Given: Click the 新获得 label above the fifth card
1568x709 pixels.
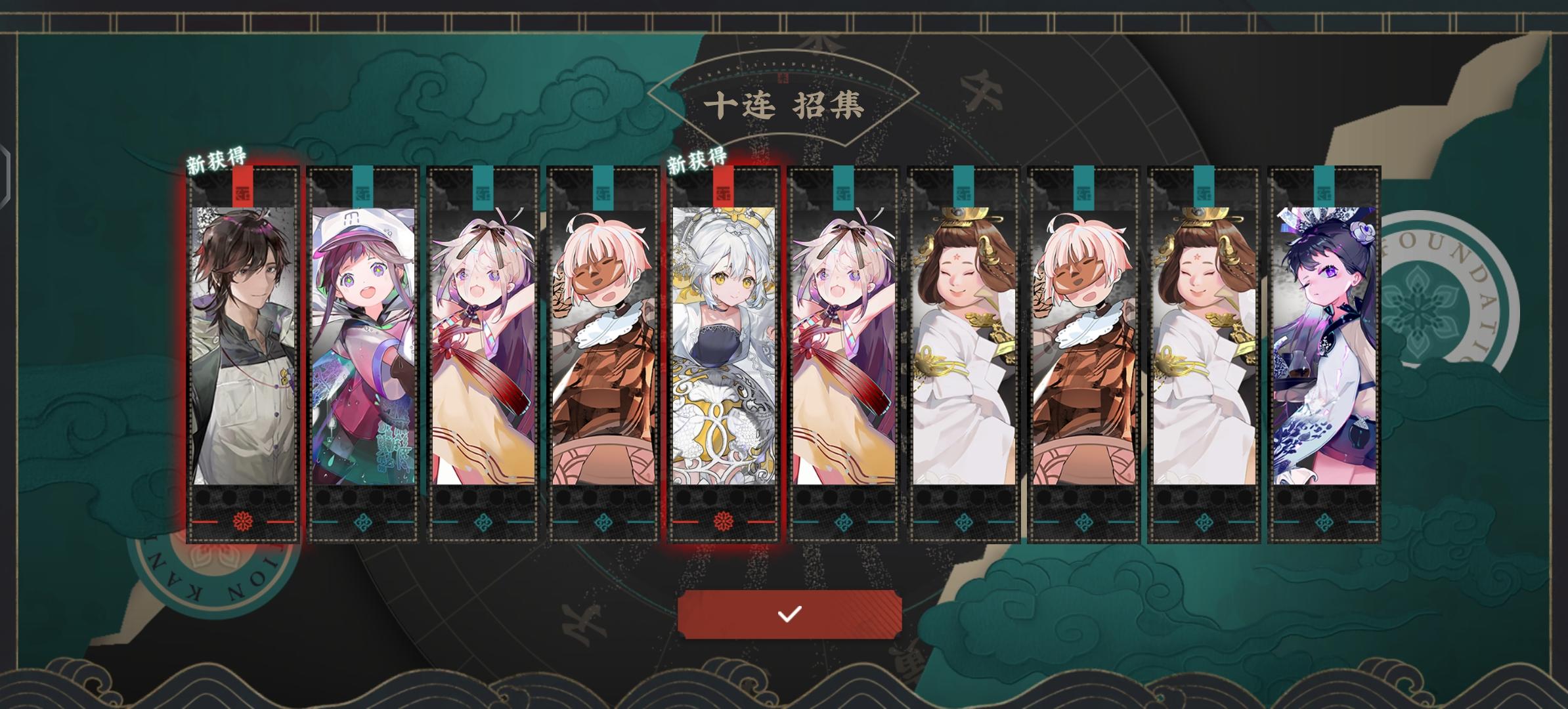Looking at the screenshot, I should [x=696, y=158].
